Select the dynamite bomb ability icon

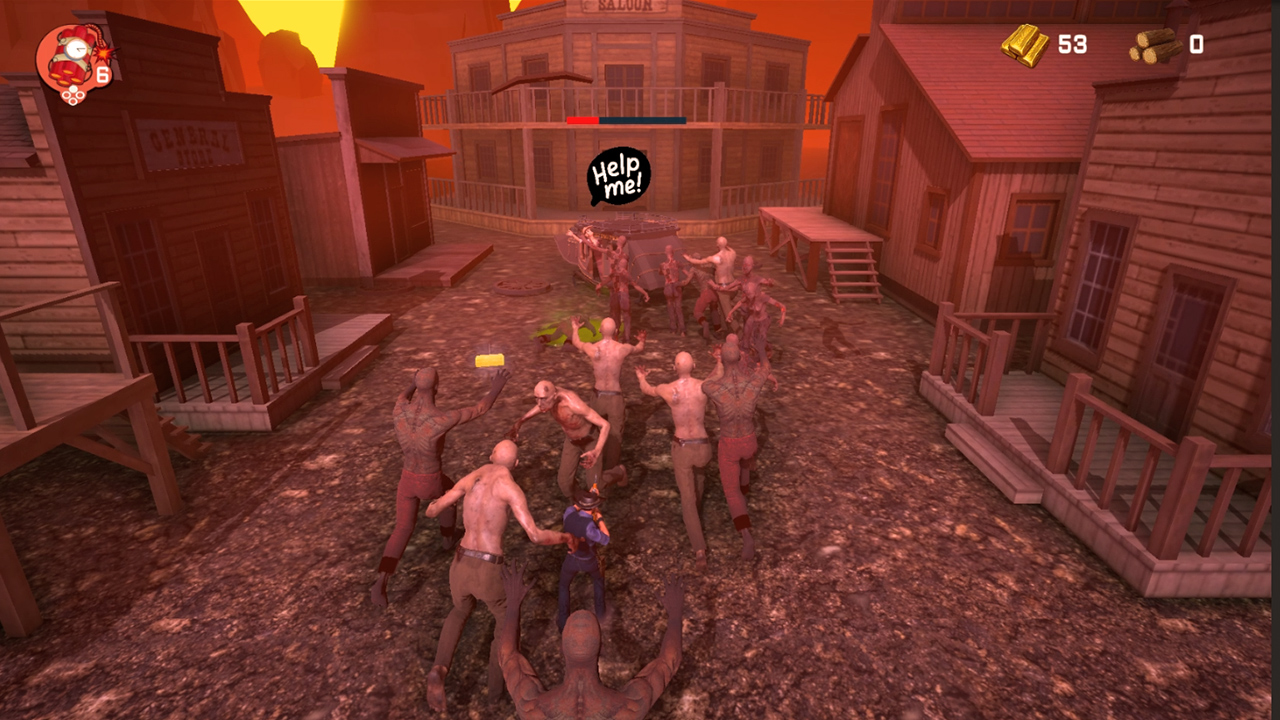(x=73, y=55)
